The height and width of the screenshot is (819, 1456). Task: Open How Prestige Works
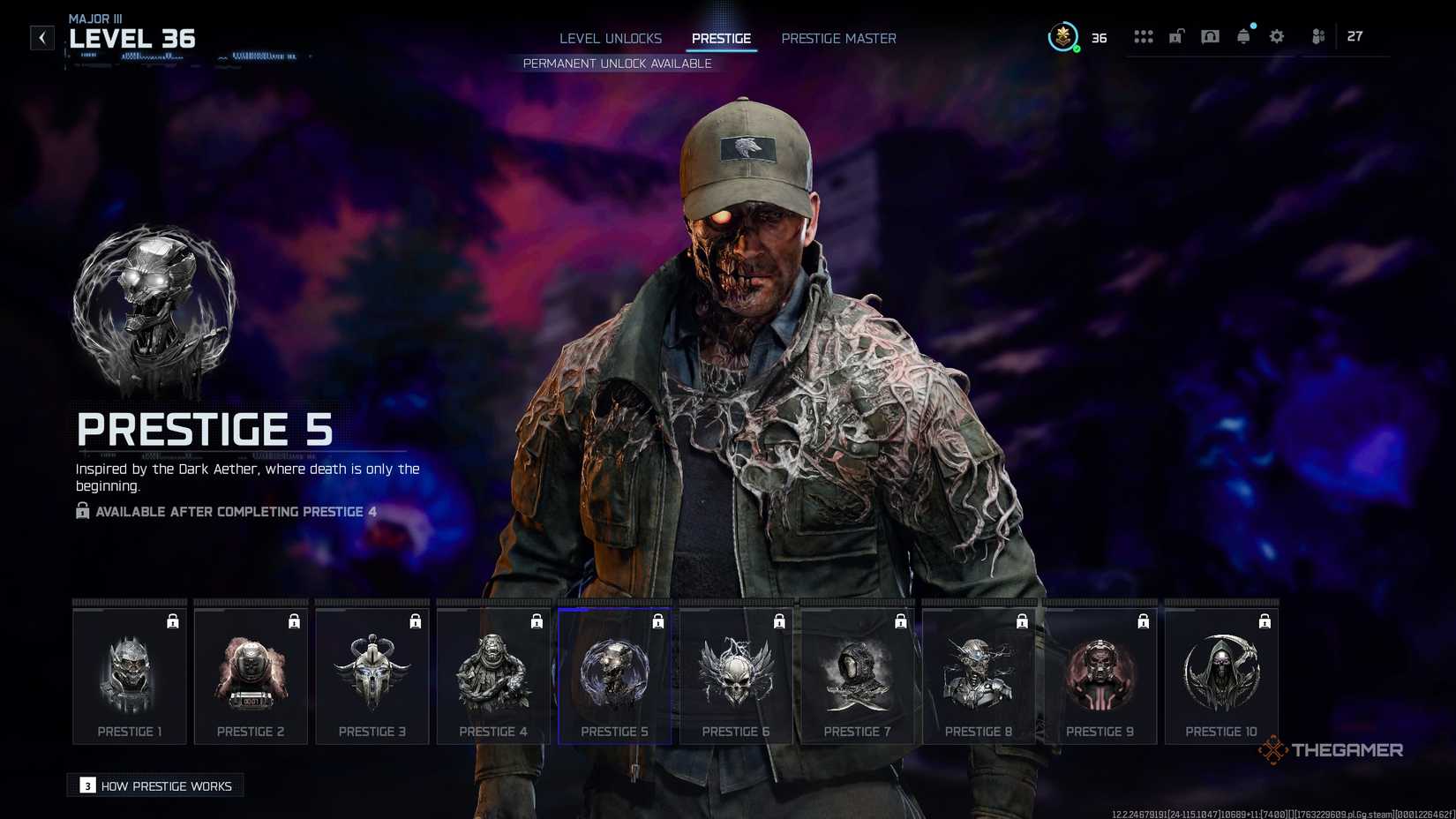point(154,785)
